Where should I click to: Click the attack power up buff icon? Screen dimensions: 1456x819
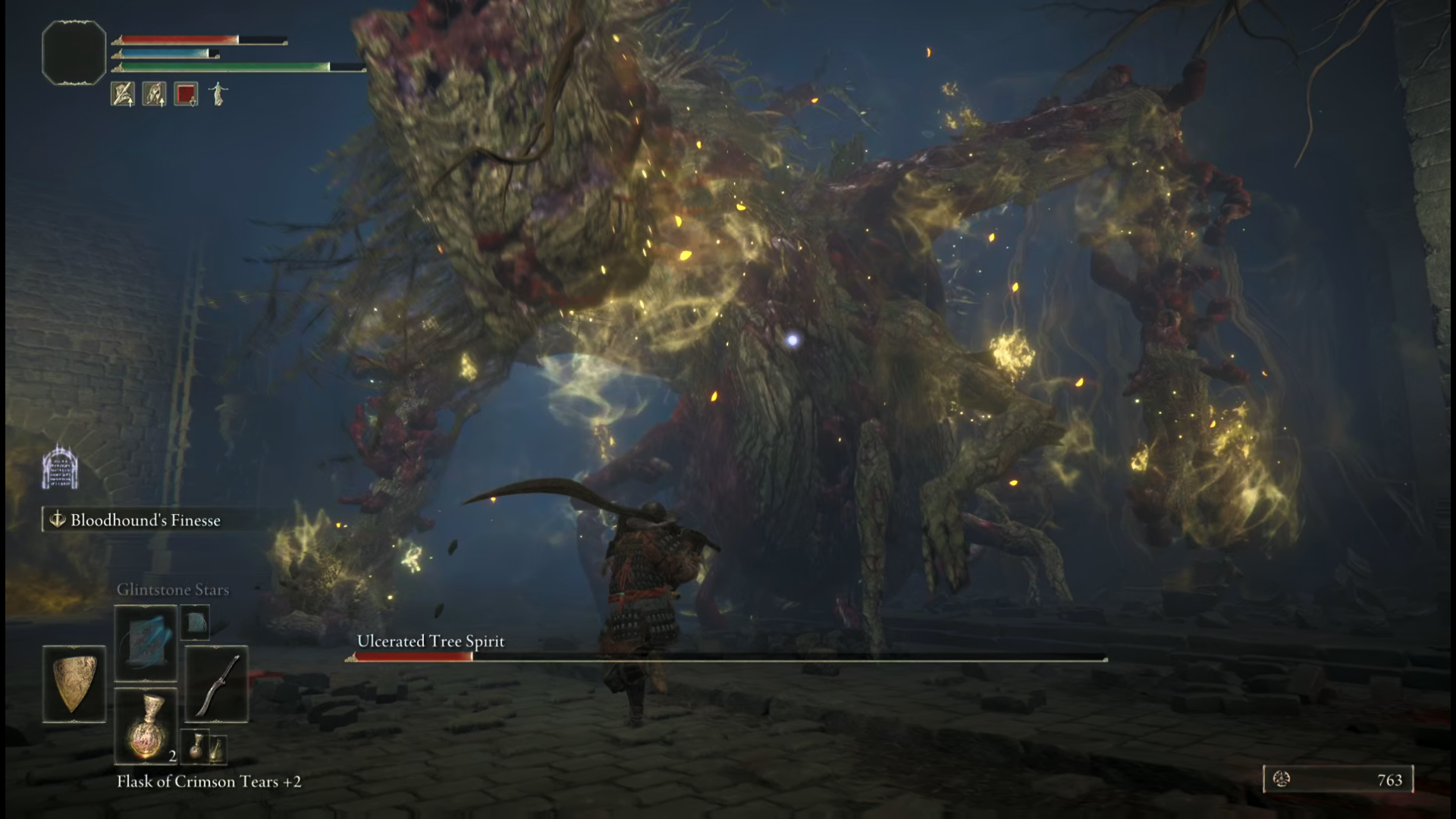[122, 95]
